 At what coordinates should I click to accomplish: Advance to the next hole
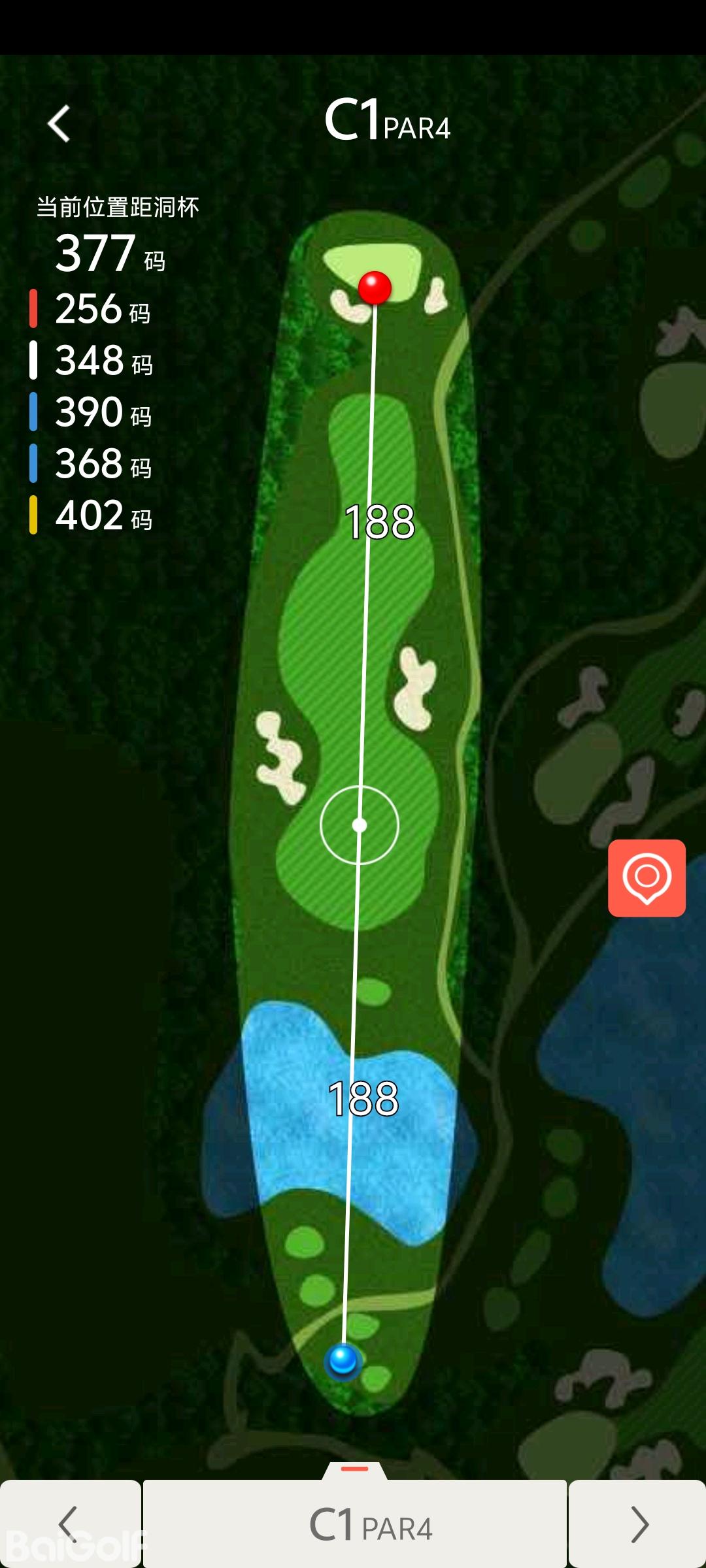(x=638, y=1524)
